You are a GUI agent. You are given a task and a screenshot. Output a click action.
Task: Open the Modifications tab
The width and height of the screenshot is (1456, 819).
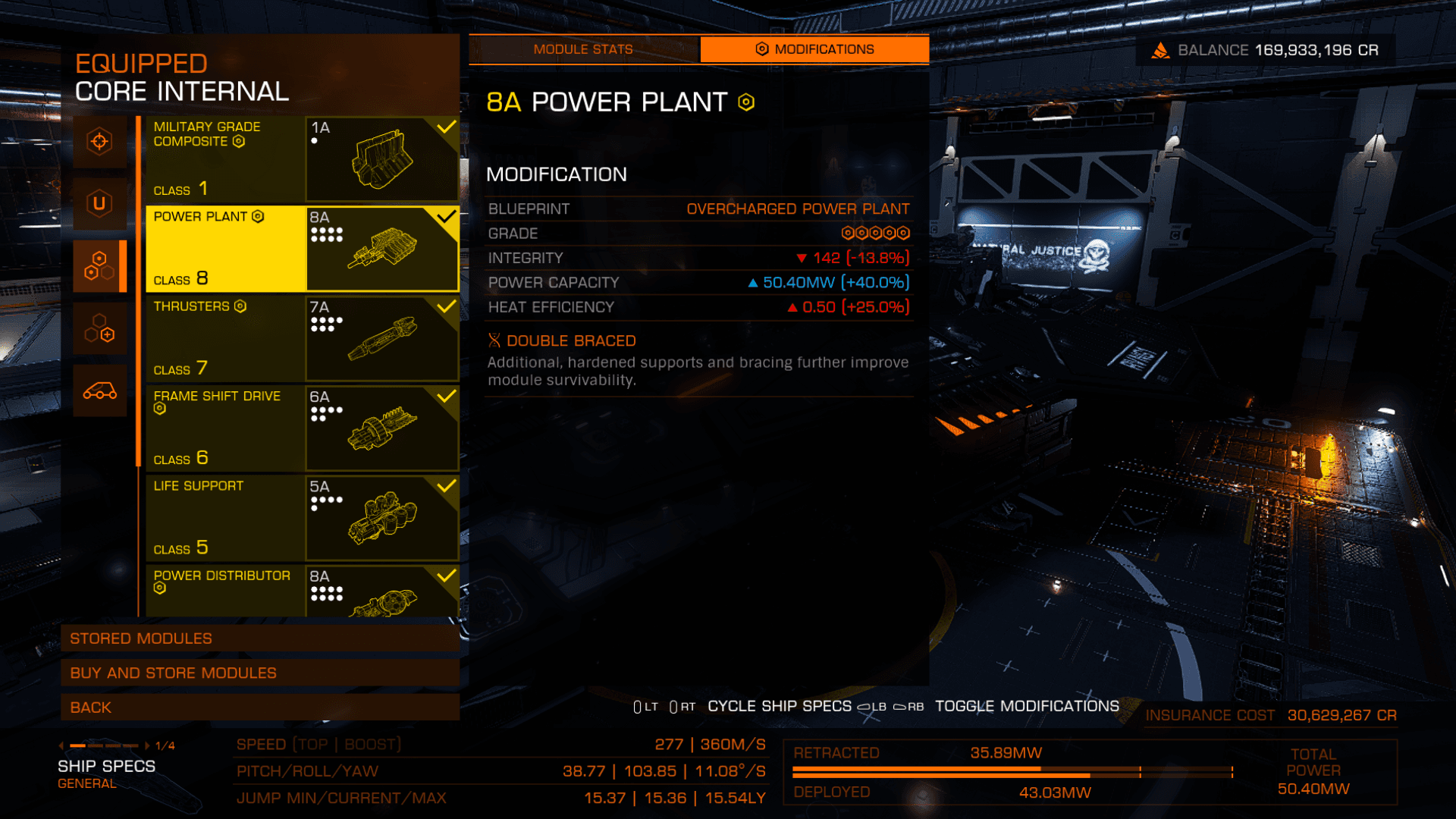click(x=814, y=49)
